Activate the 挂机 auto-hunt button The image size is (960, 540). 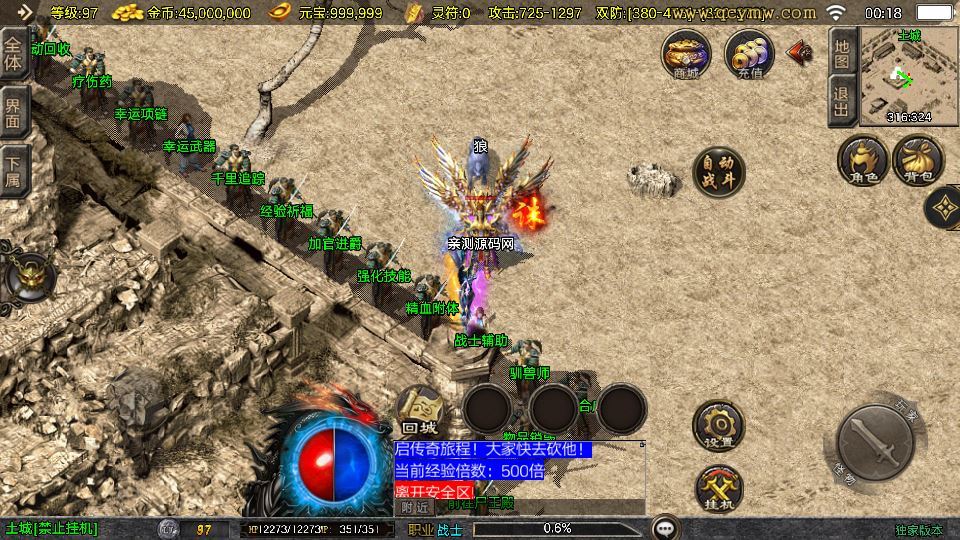[719, 487]
